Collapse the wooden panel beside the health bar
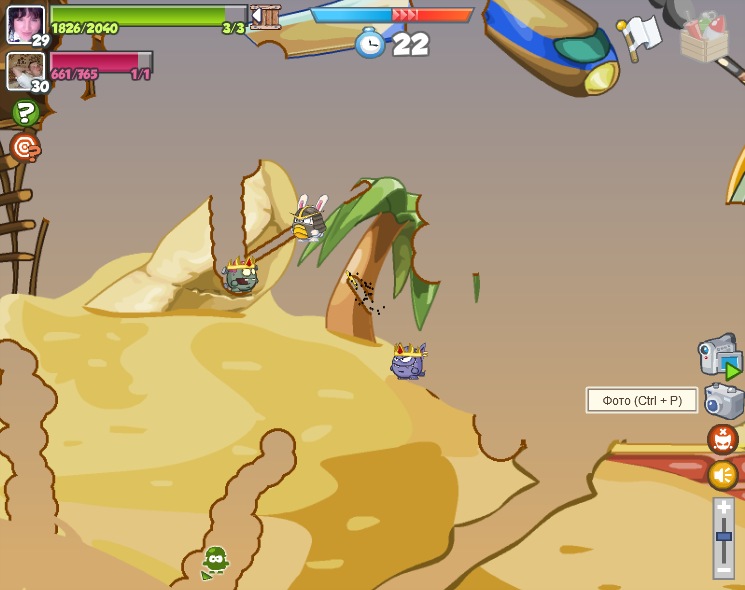The width and height of the screenshot is (745, 590). click(x=264, y=16)
